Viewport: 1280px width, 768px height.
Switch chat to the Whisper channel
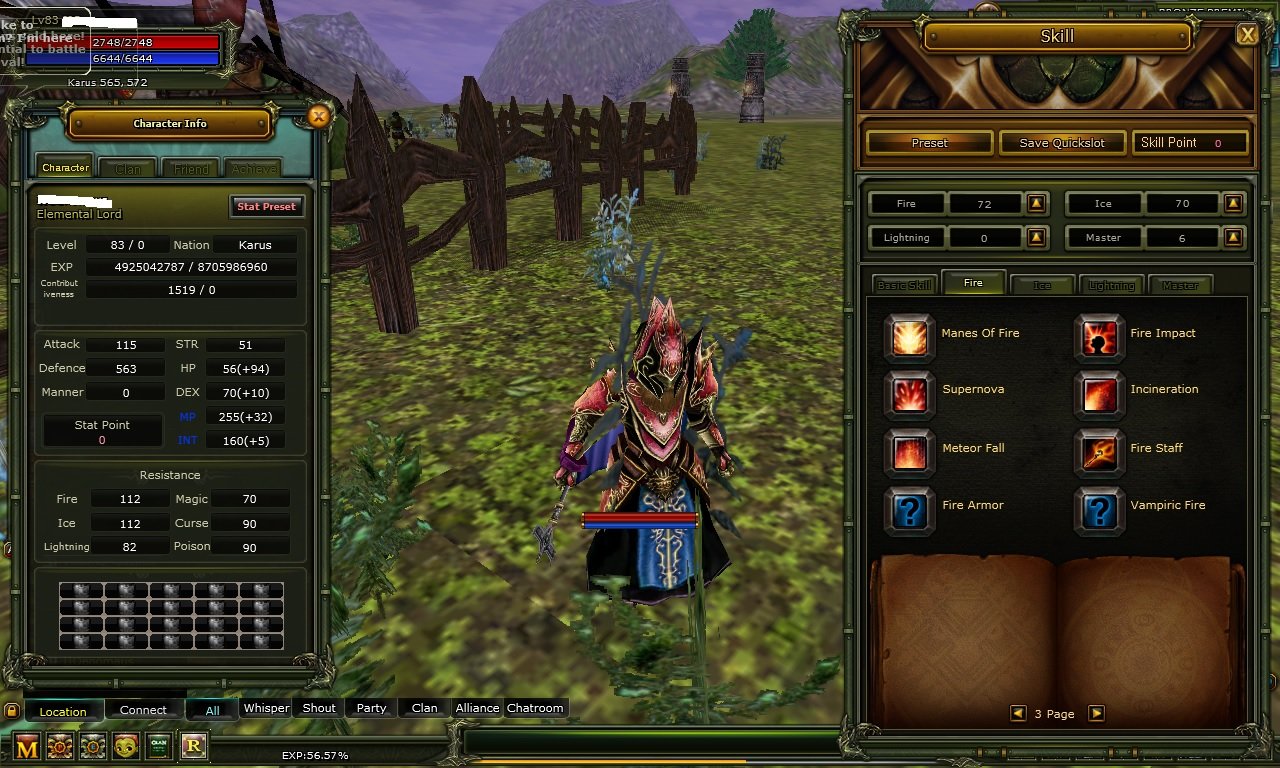(266, 708)
